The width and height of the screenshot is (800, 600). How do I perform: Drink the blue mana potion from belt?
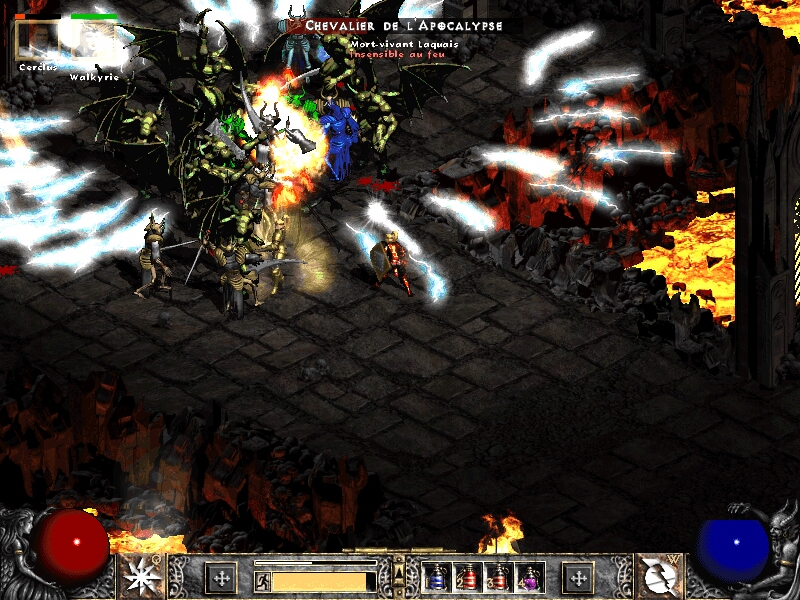coord(437,578)
